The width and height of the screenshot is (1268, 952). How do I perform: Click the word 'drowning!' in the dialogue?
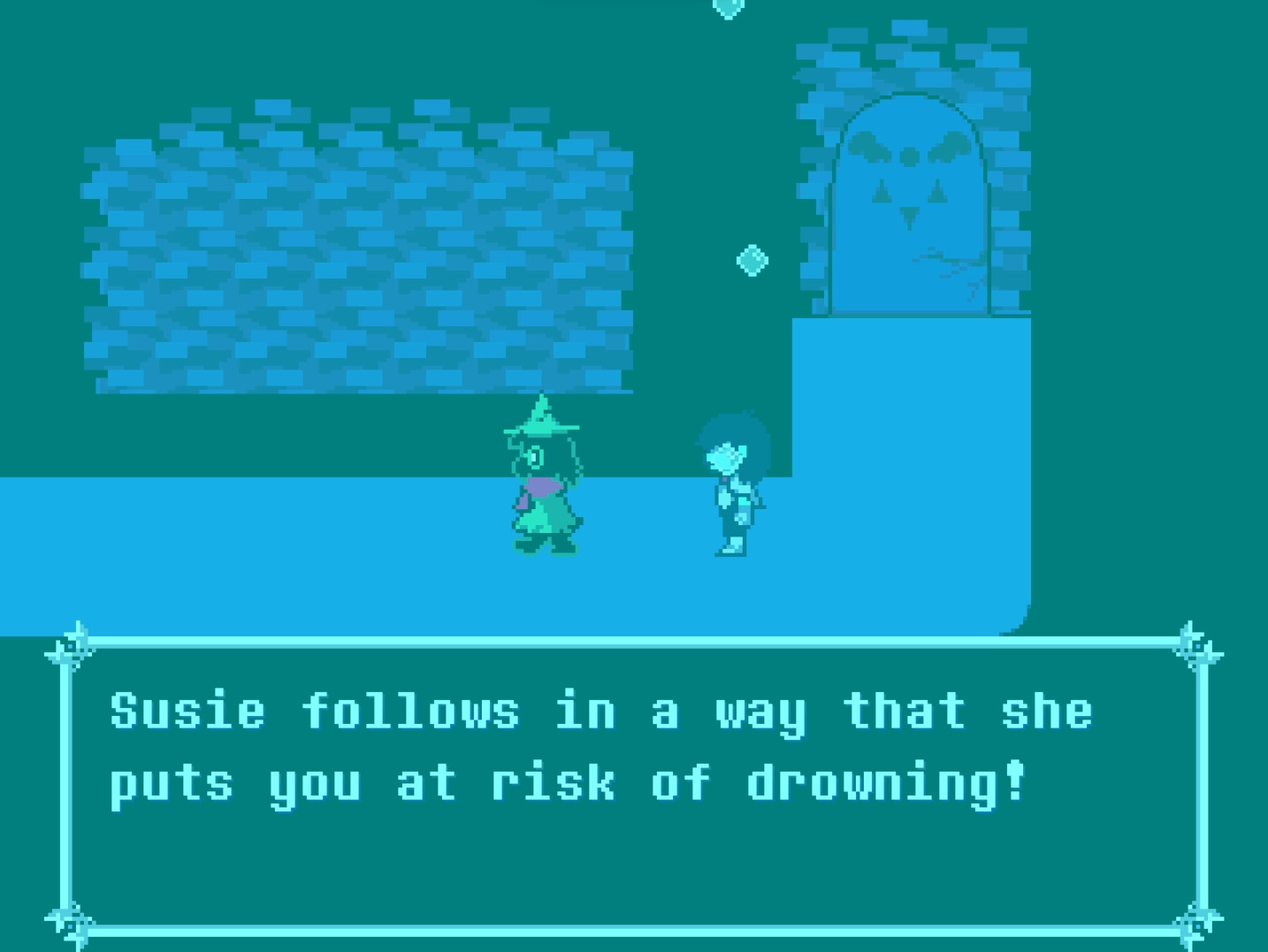tap(884, 781)
